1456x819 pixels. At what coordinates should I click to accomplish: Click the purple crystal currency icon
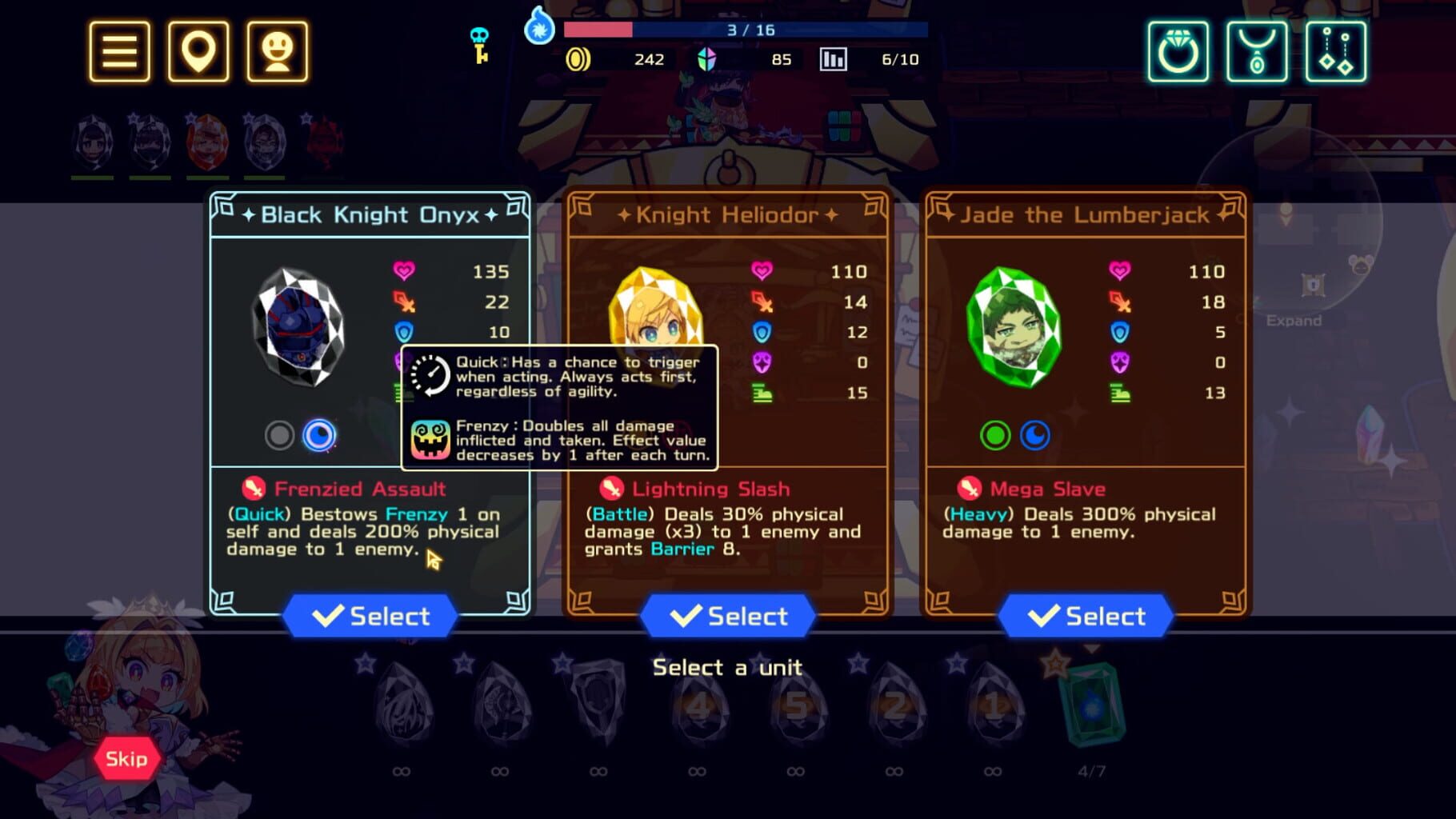[706, 59]
